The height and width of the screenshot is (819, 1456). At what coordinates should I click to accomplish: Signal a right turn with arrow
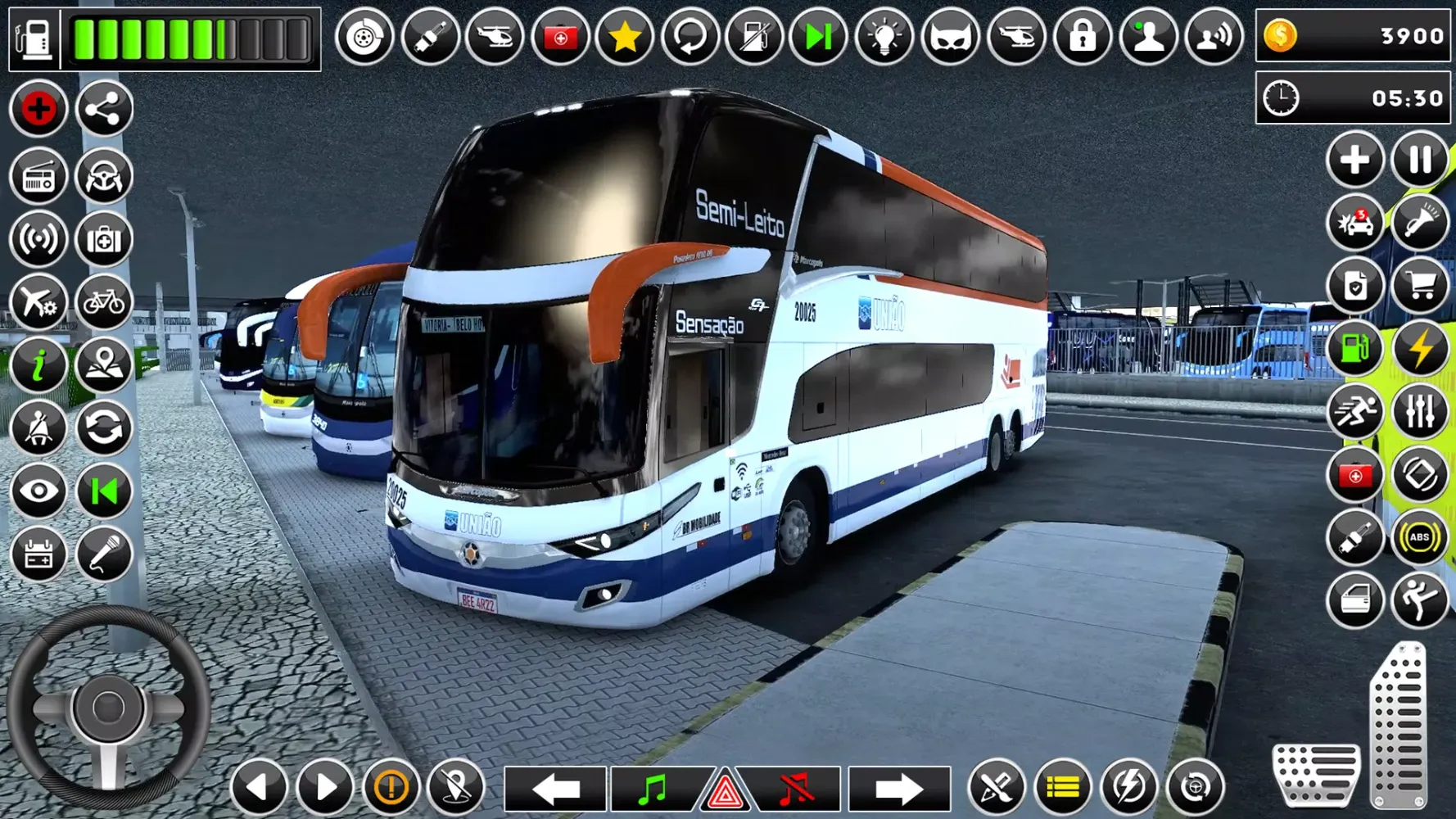click(x=898, y=789)
